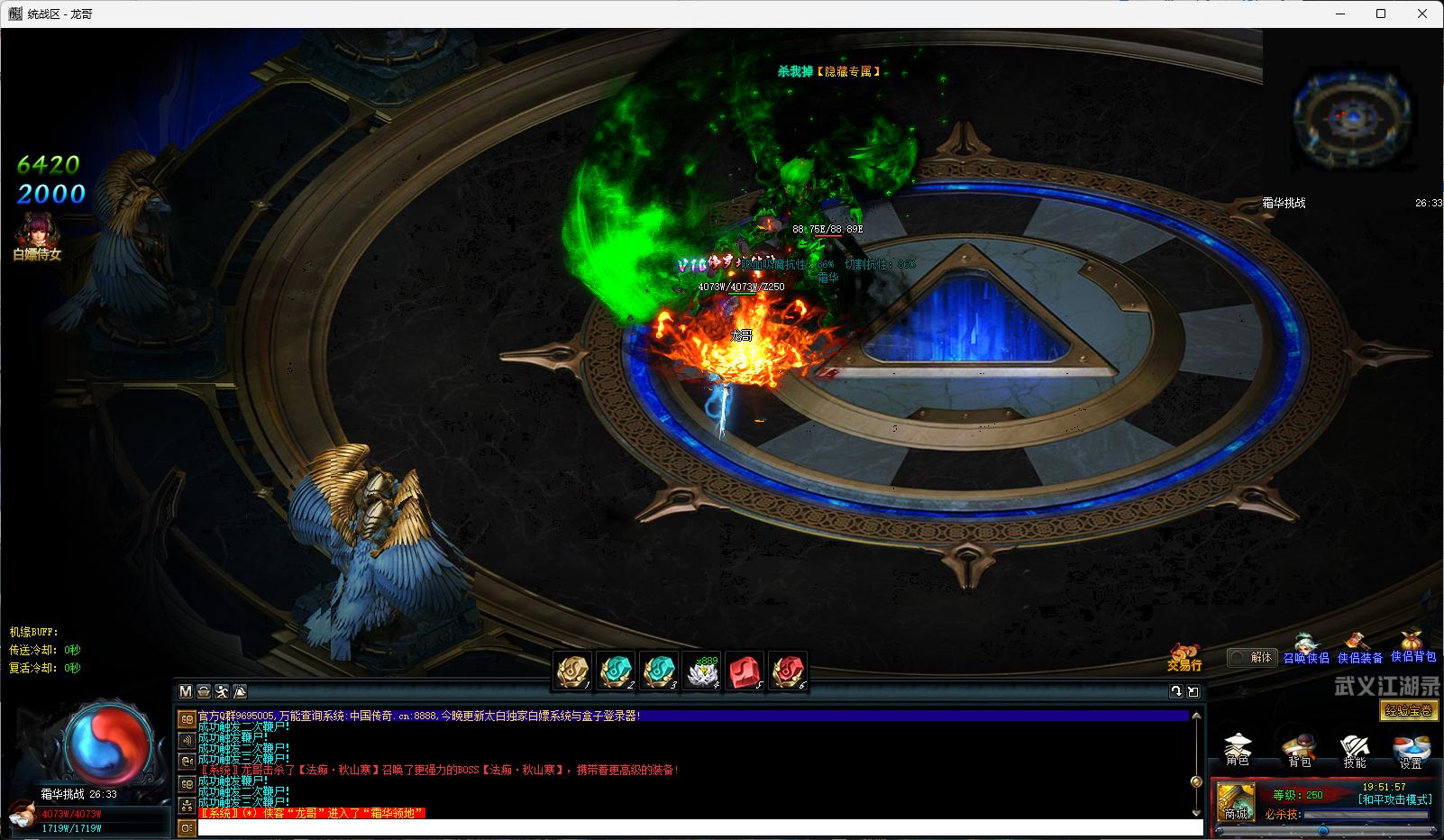
Task: Use the red cube item in hotbar slot 5
Action: click(745, 671)
